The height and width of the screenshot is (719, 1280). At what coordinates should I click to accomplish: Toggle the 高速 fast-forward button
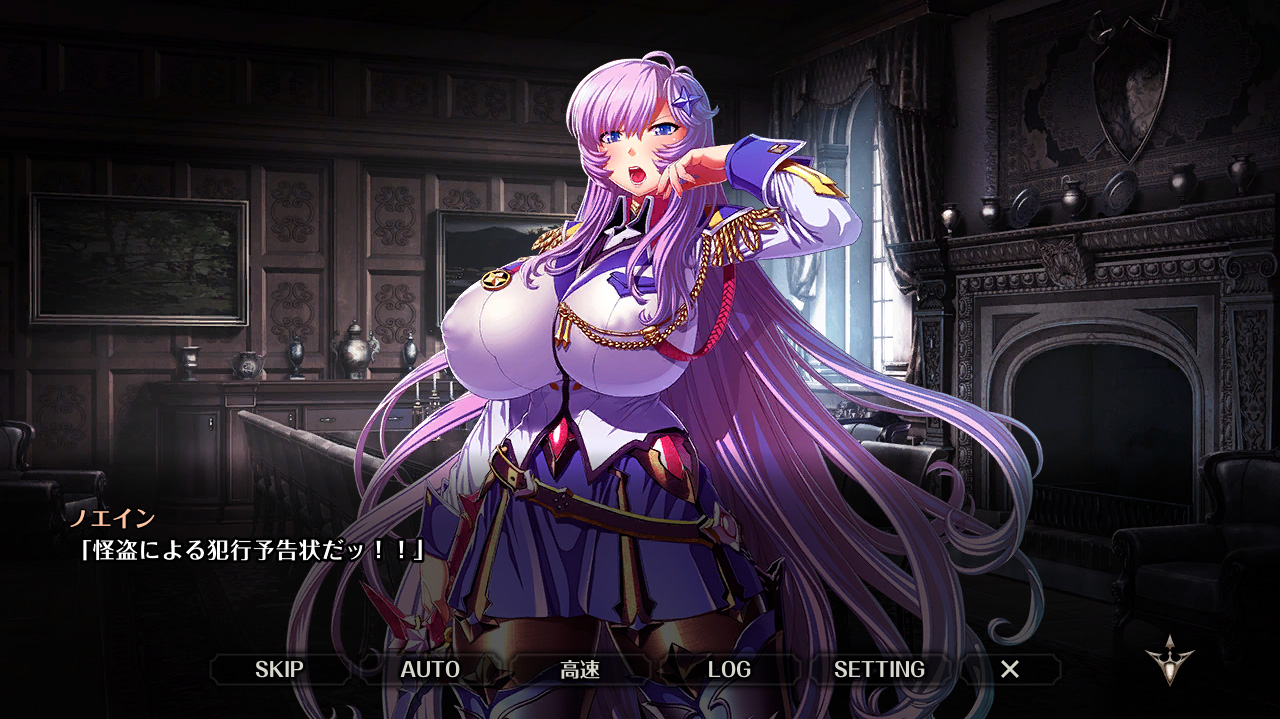click(x=580, y=669)
